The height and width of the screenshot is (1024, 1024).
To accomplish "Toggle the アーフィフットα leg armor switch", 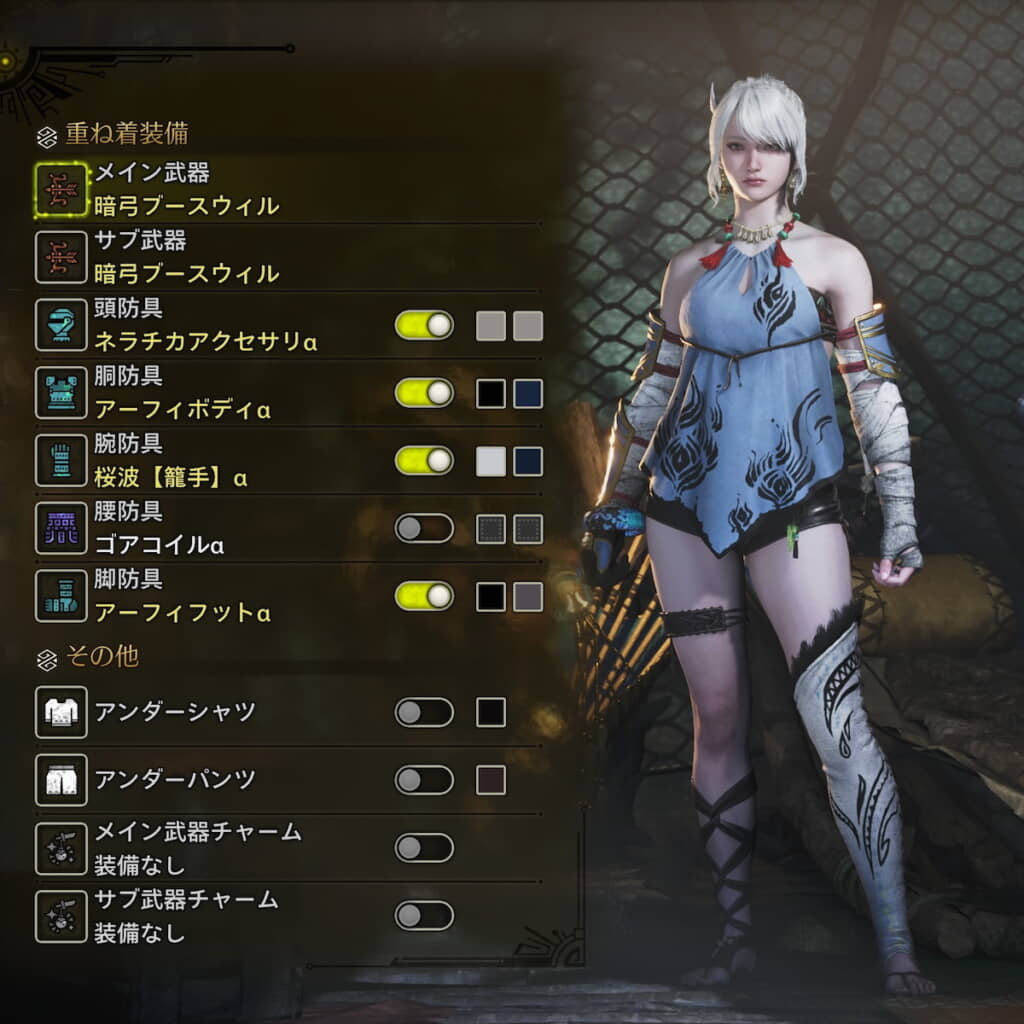I will [424, 597].
